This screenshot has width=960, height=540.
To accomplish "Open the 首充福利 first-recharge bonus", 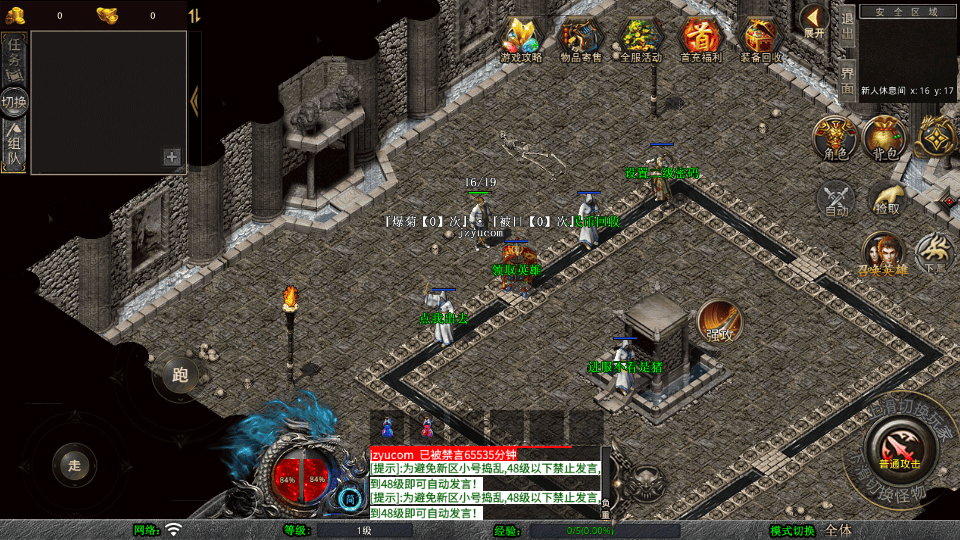I will coord(701,38).
